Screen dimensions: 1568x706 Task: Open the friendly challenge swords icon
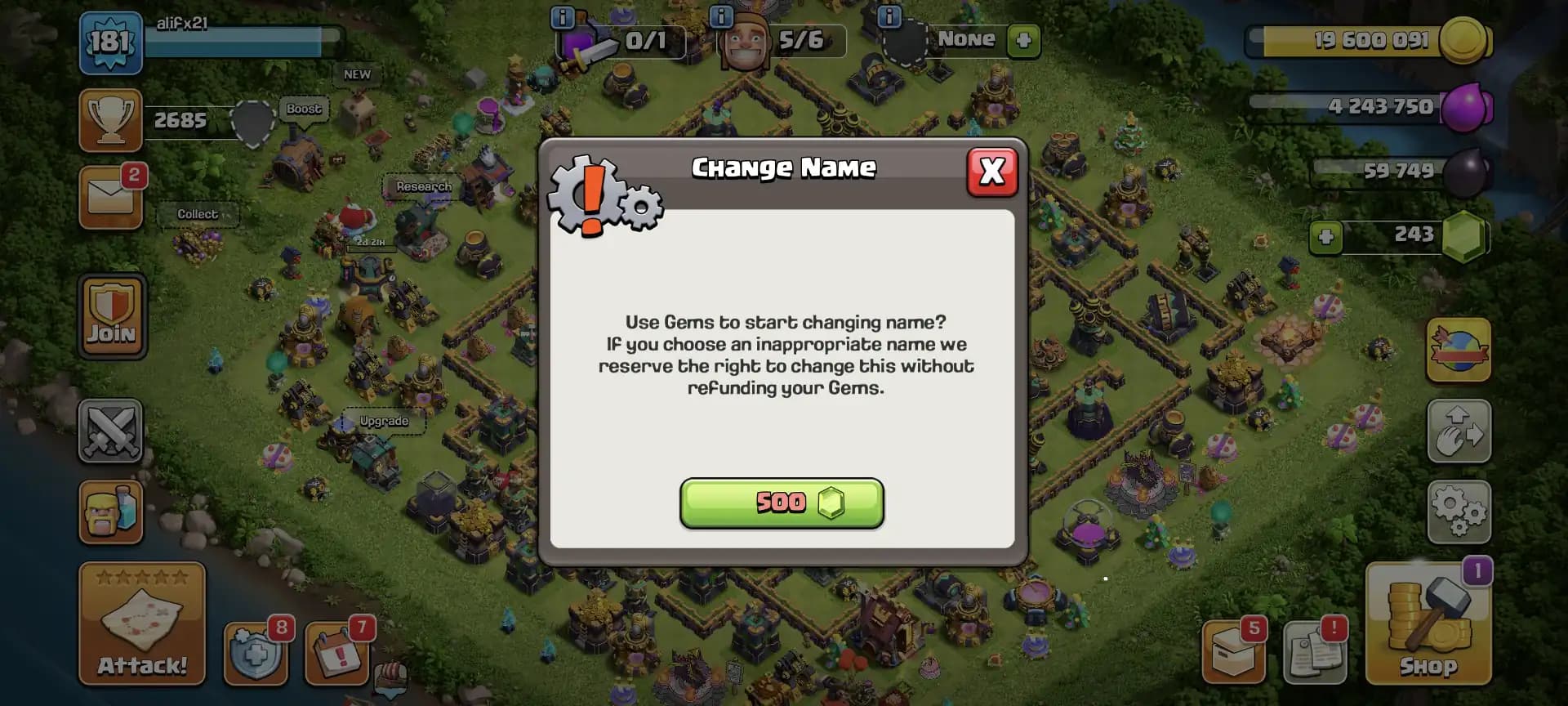pos(110,431)
